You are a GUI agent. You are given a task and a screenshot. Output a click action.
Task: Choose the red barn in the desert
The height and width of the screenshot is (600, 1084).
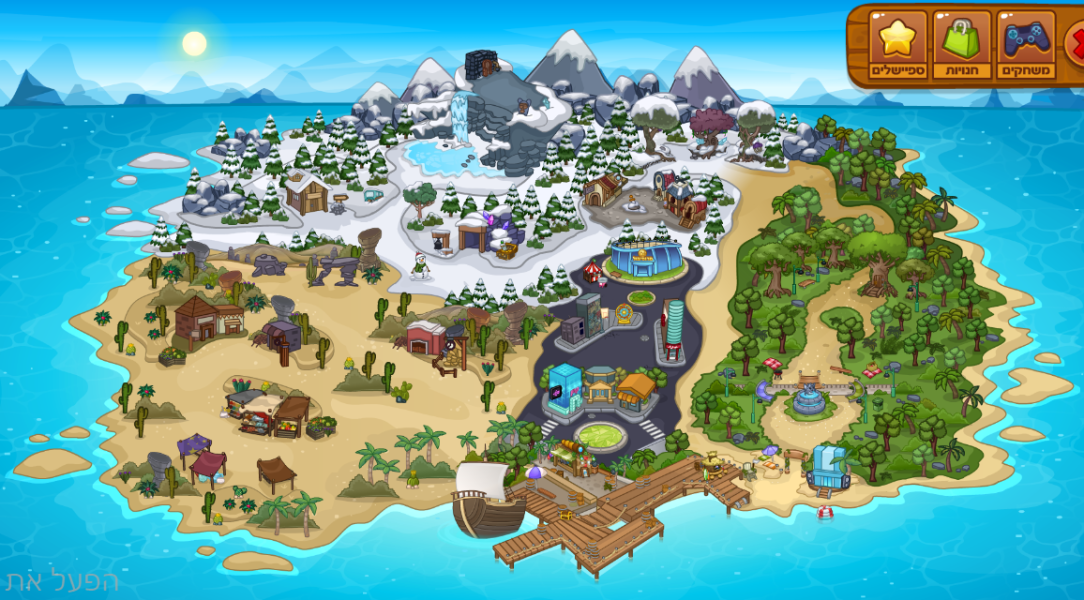click(426, 337)
